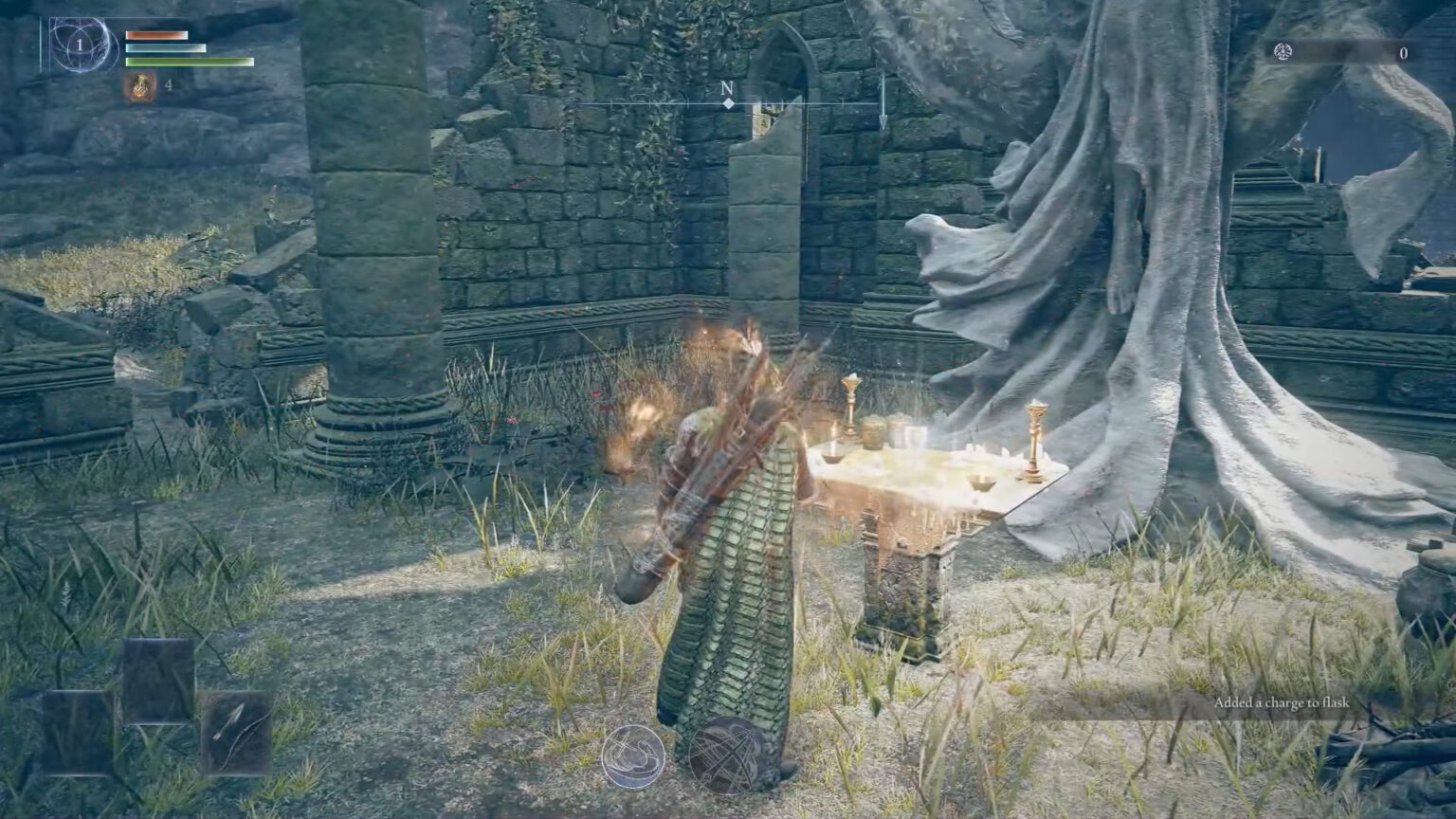Select the N marker on the compass

tap(726, 87)
